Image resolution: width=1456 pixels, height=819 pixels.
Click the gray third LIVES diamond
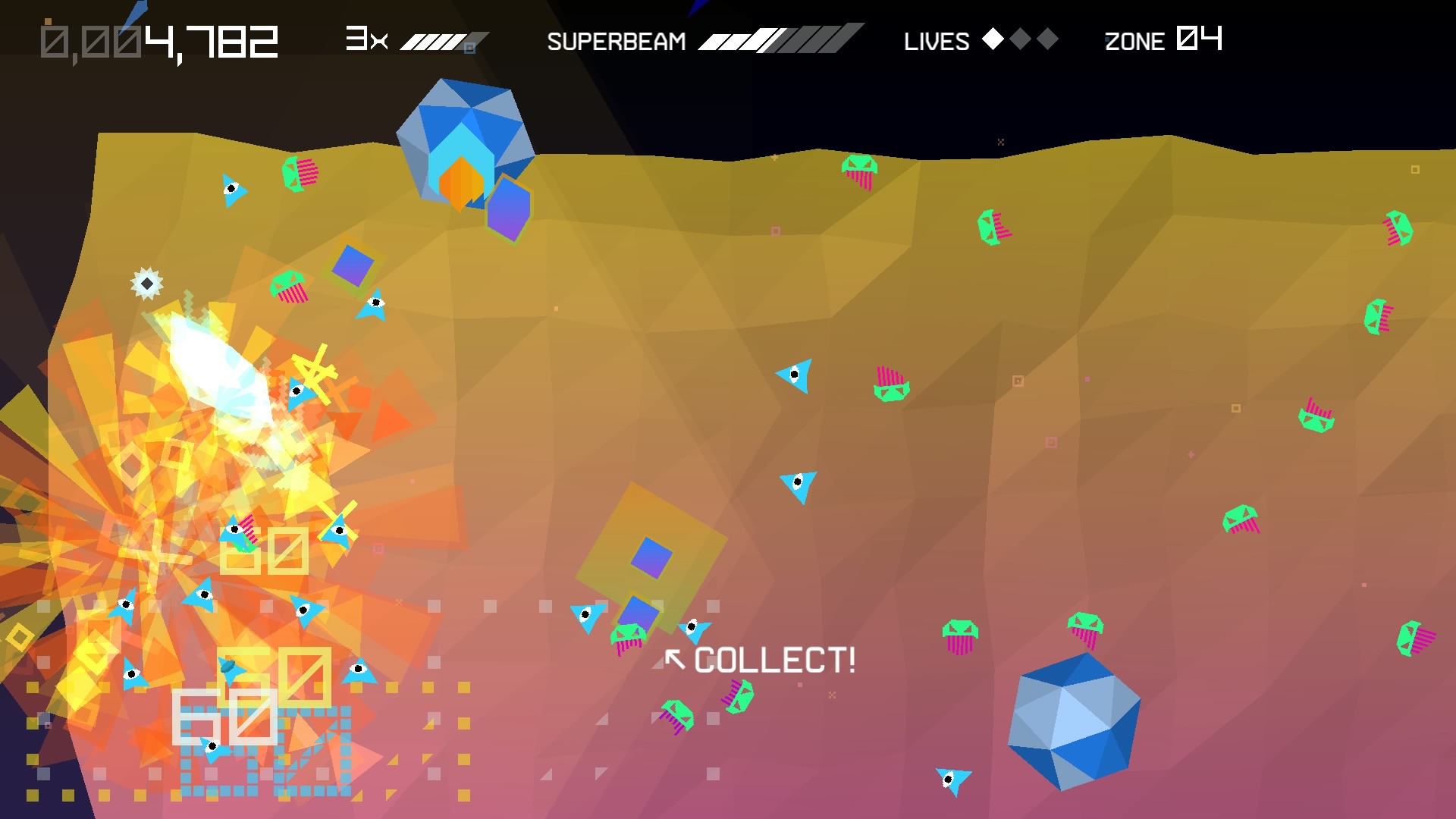click(1048, 39)
